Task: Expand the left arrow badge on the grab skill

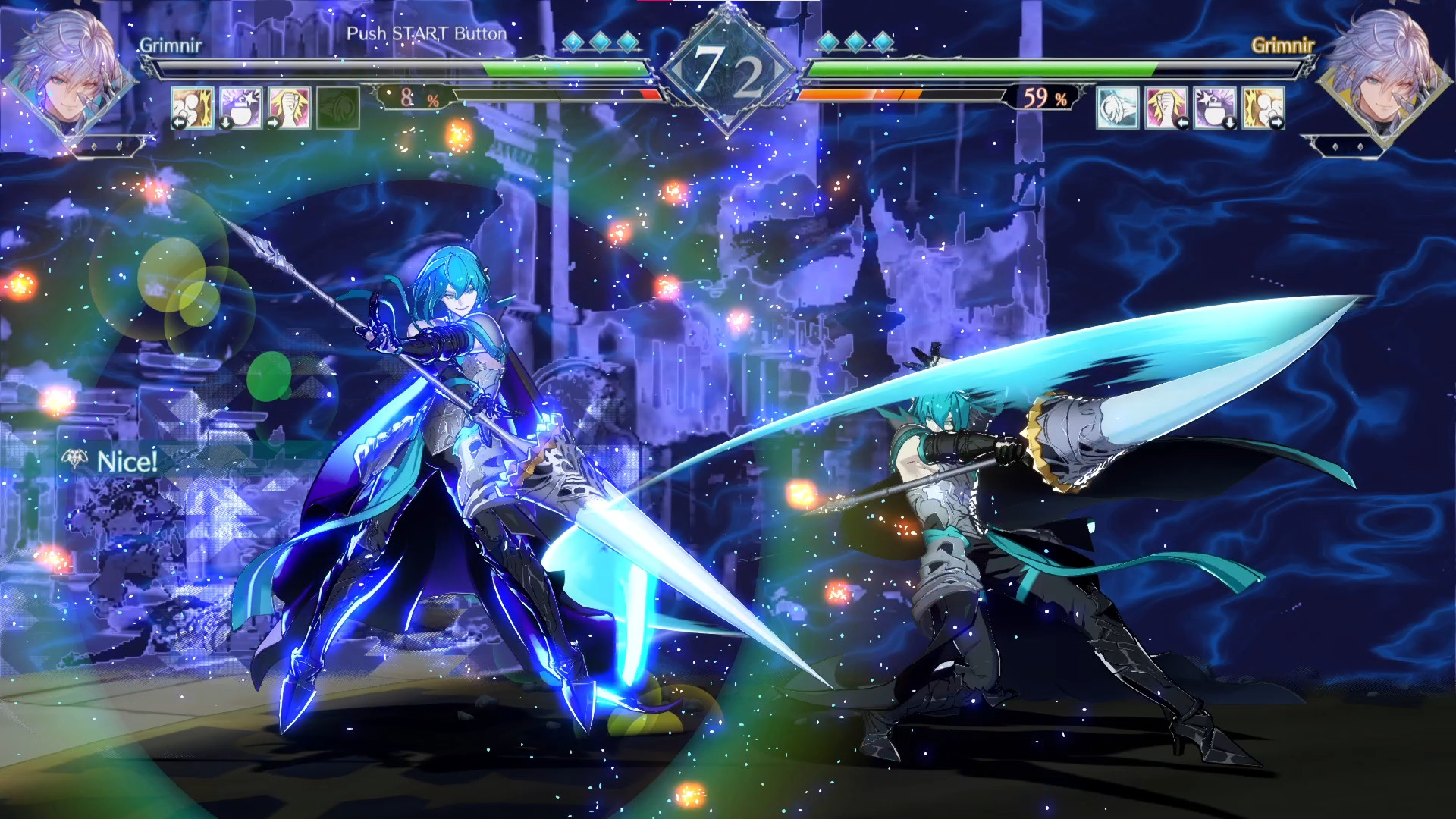Action: (180, 122)
